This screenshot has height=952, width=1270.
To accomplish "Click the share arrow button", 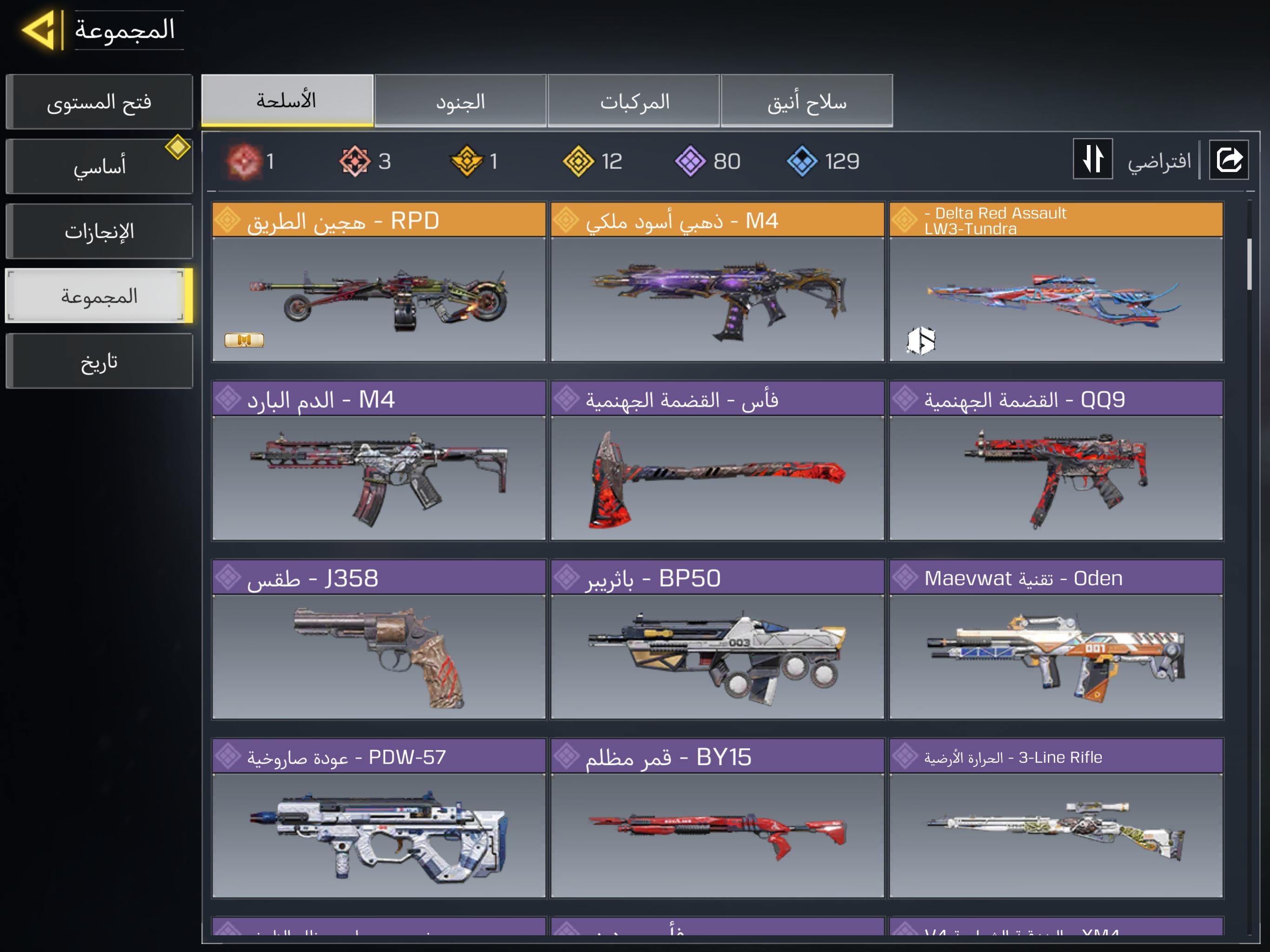I will (x=1228, y=159).
